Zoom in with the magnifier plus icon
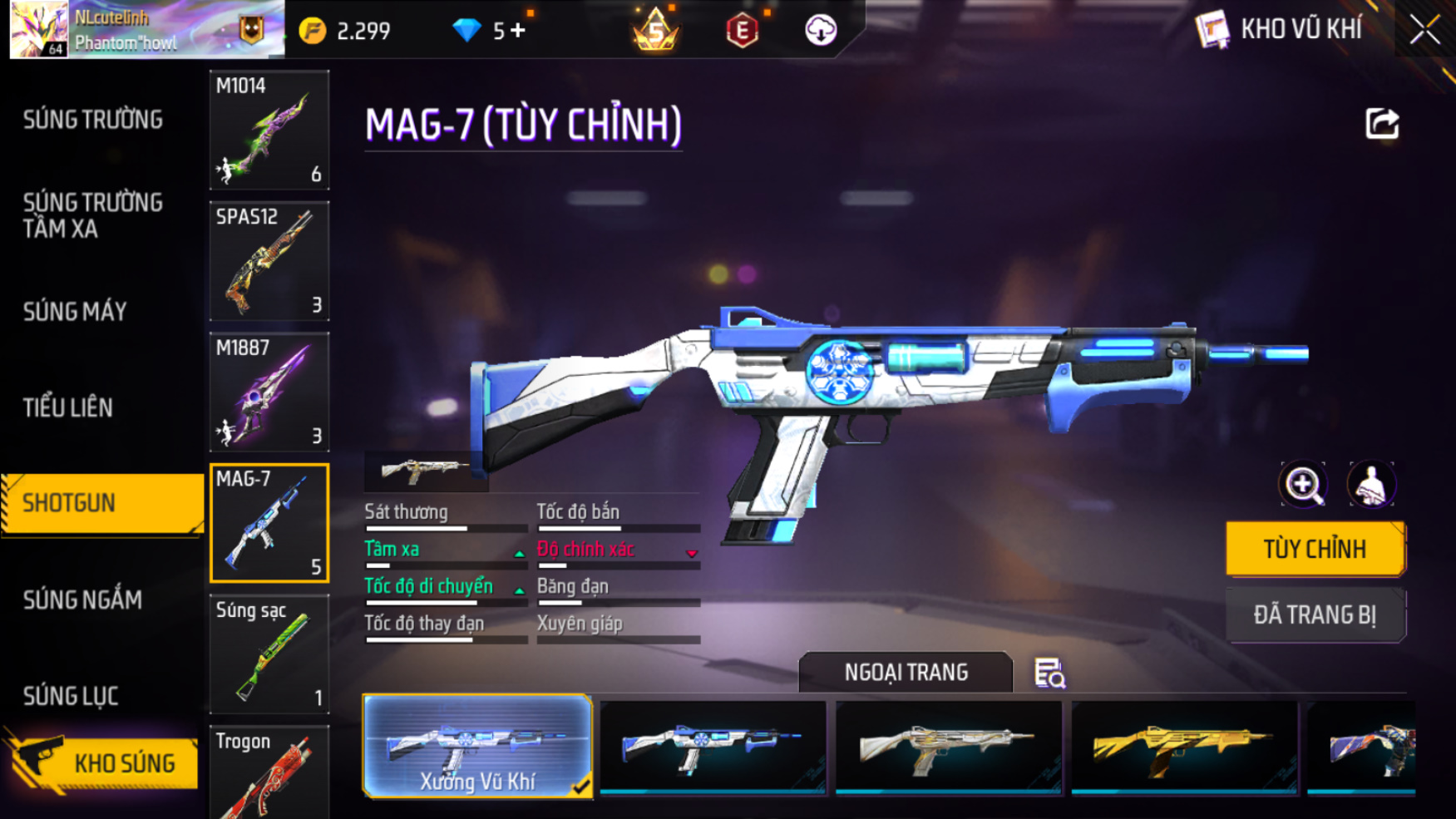The width and height of the screenshot is (1456, 819). [x=1302, y=484]
